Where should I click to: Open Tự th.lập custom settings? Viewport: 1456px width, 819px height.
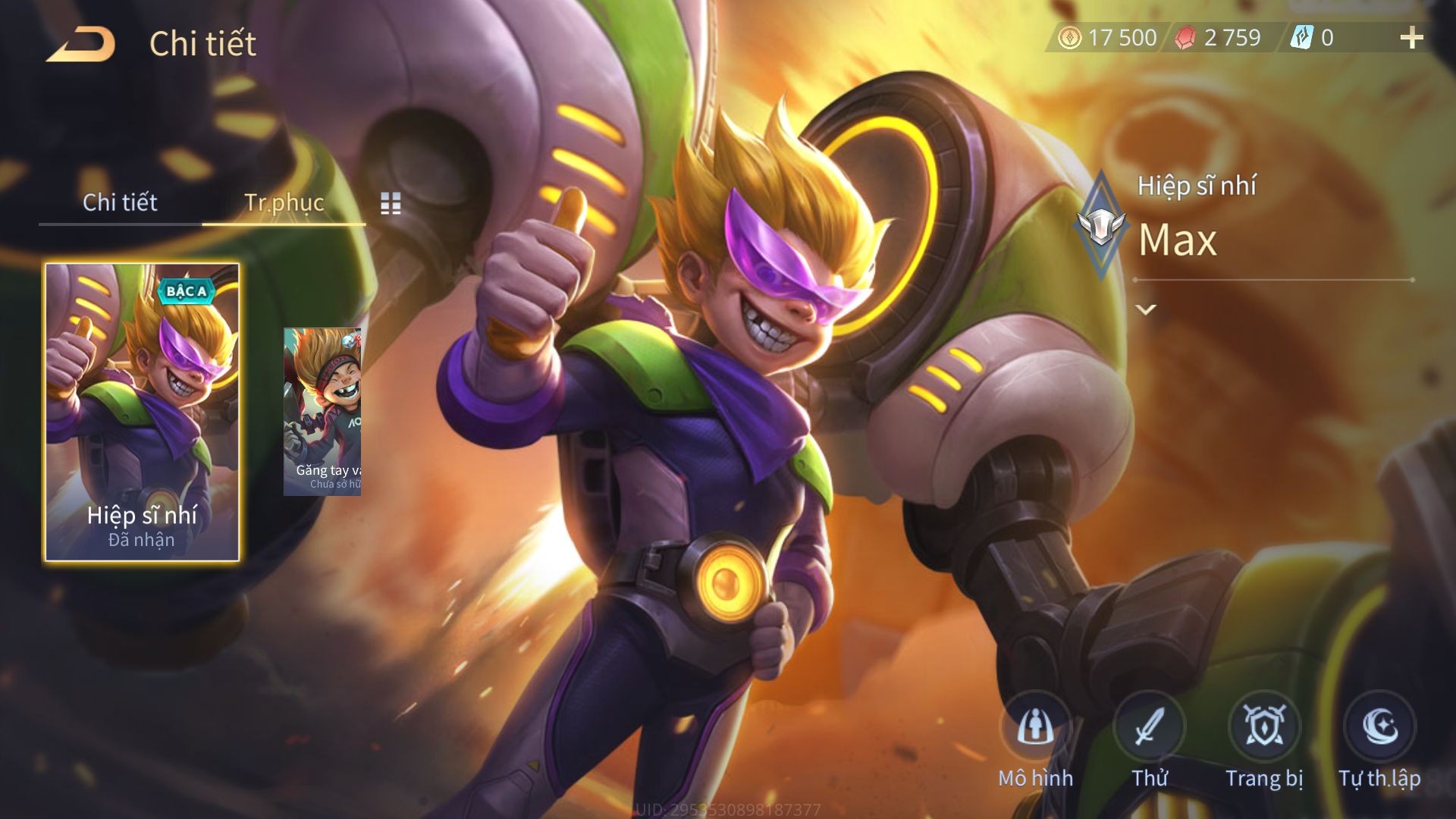1379,728
